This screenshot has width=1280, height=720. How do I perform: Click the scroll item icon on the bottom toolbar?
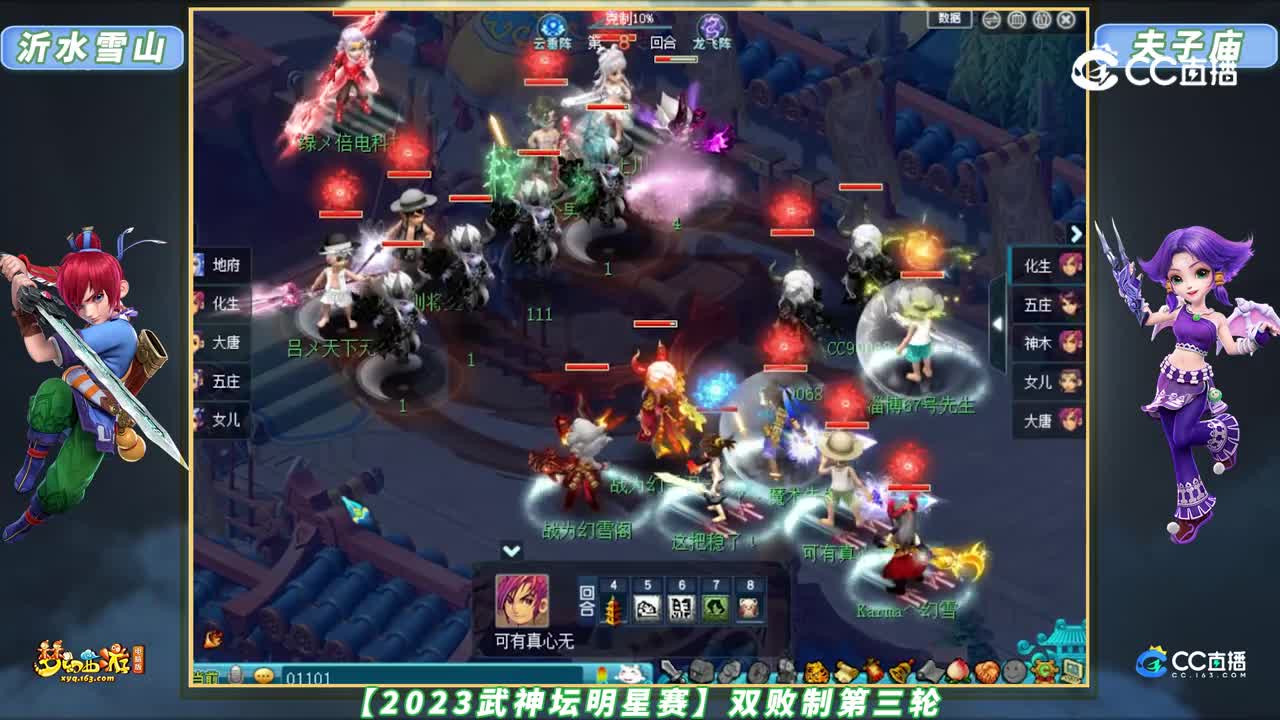tap(847, 670)
